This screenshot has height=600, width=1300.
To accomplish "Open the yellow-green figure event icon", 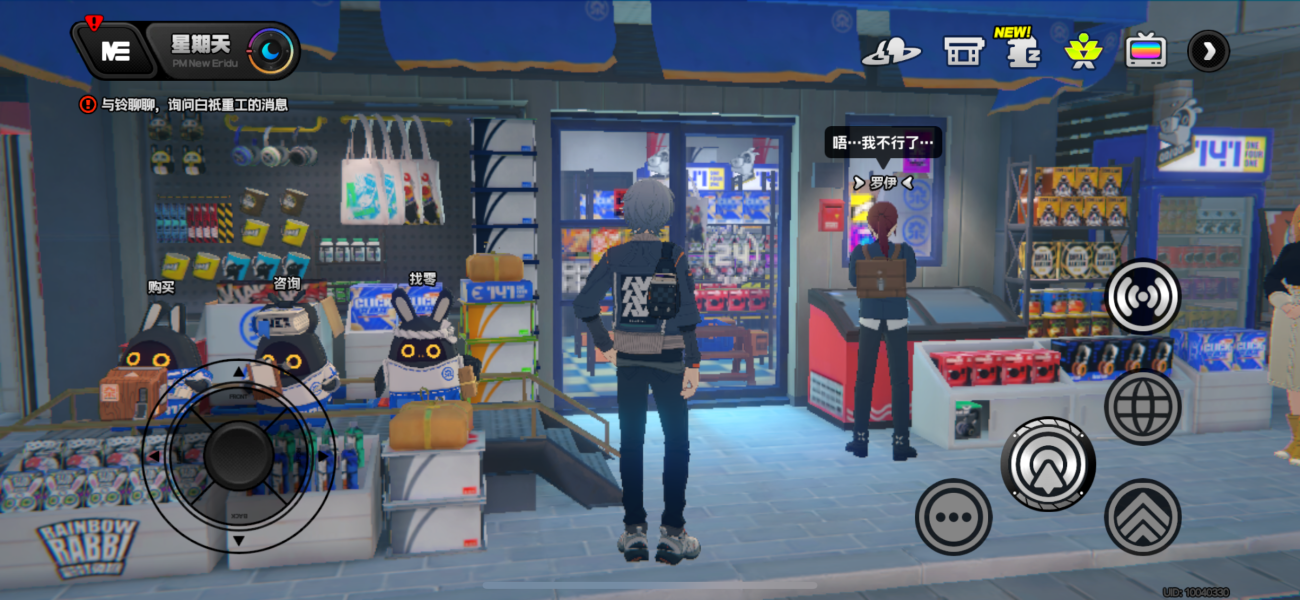I will coord(1081,50).
